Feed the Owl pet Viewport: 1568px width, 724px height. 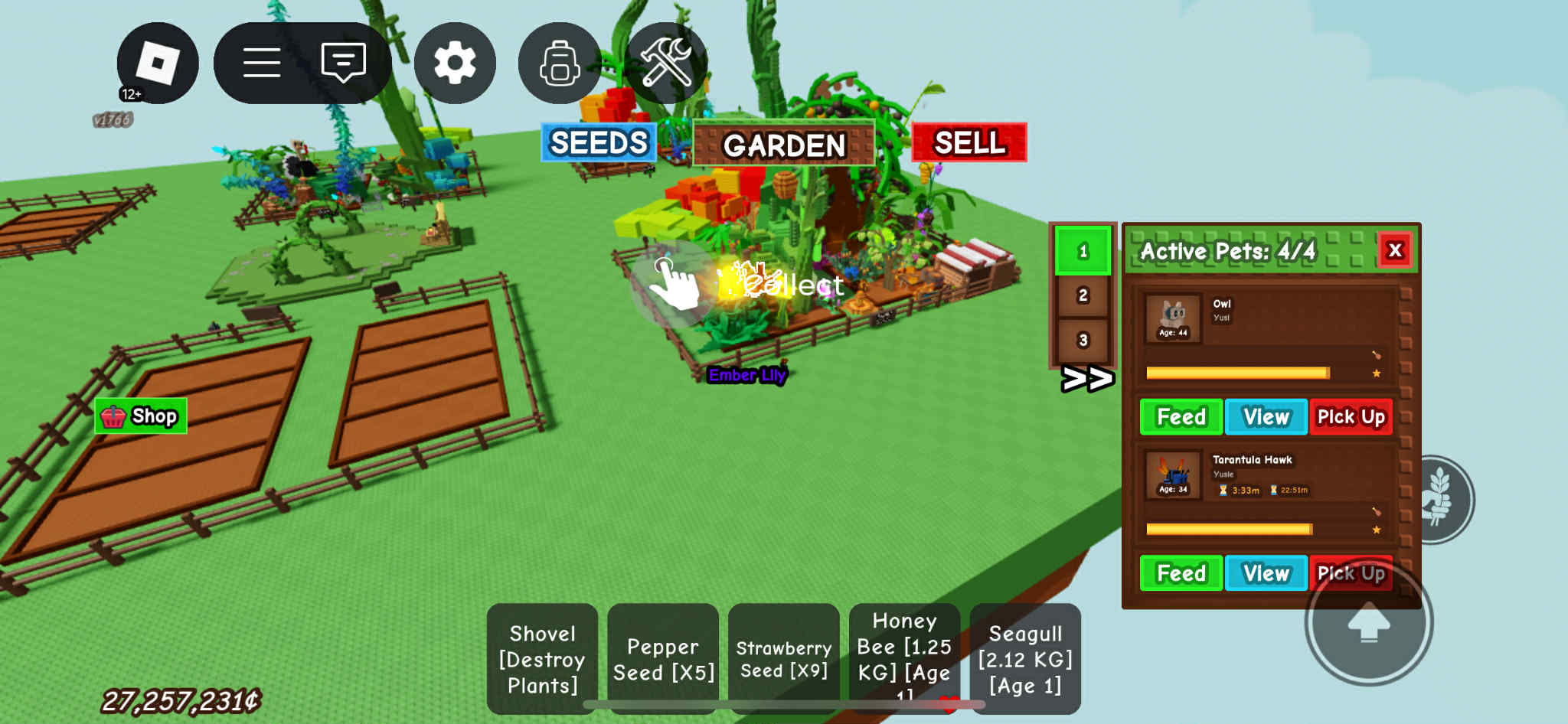click(x=1181, y=417)
